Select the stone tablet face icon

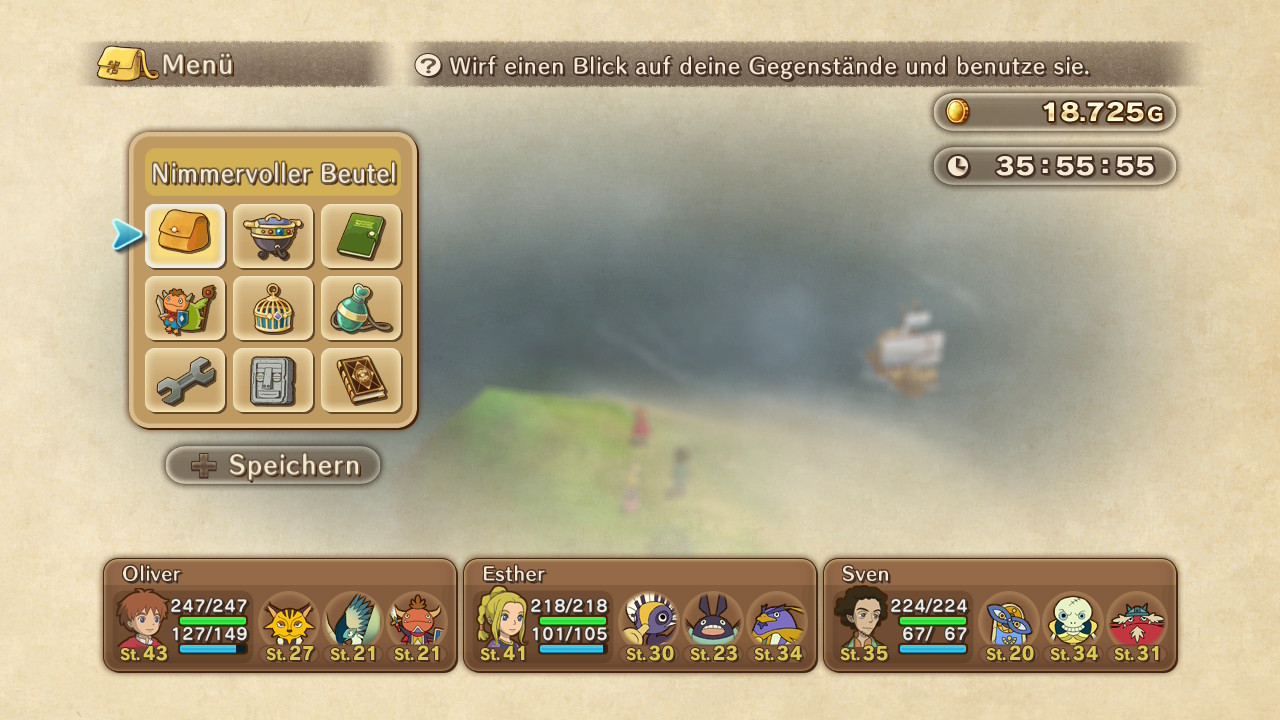coord(273,380)
